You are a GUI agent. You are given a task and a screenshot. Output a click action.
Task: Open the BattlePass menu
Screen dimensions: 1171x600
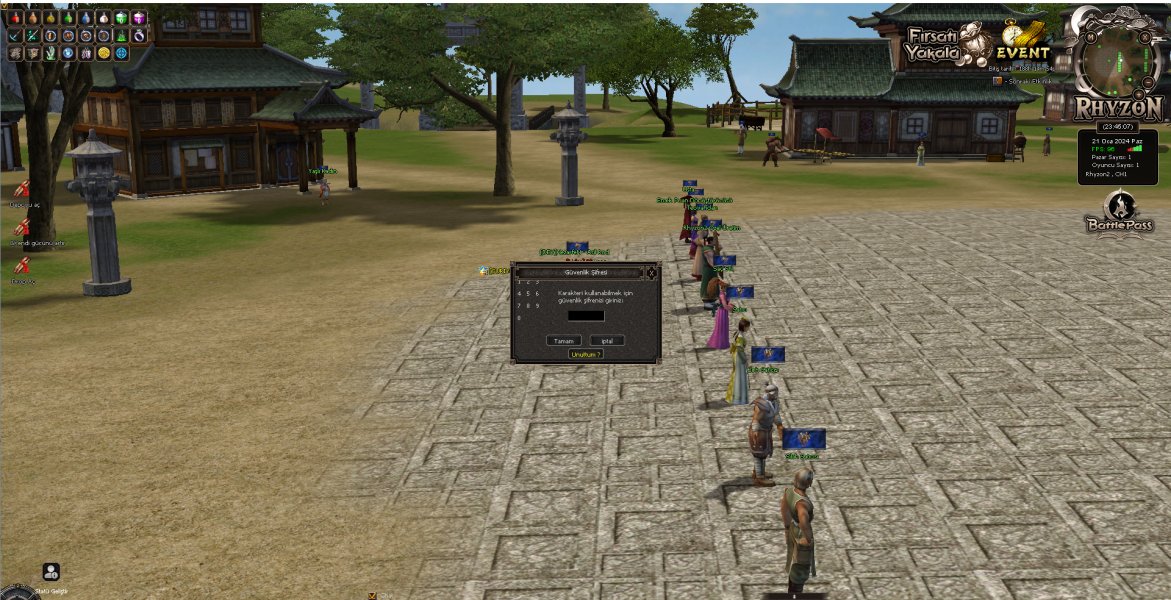[1119, 213]
